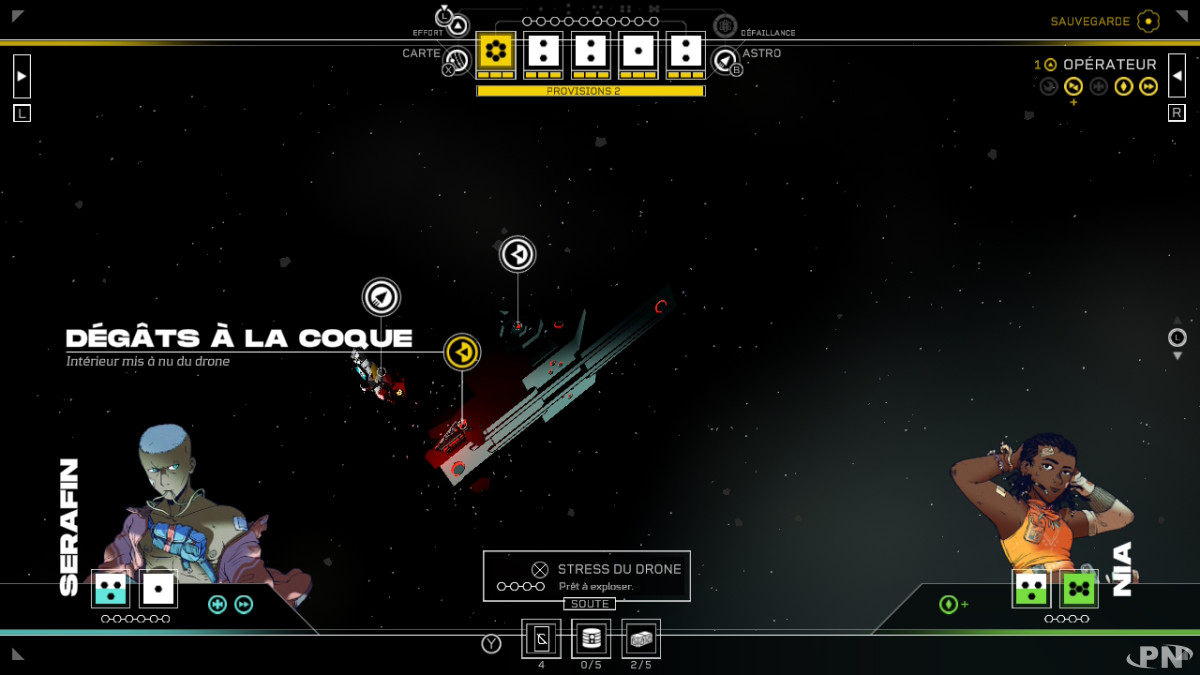Choose Serafin's white one-pip die
This screenshot has height=675, width=1200.
(x=159, y=589)
